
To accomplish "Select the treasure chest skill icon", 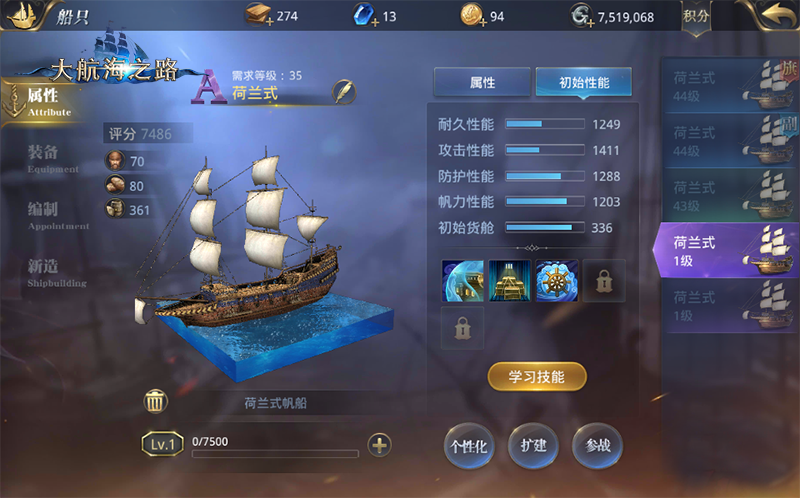I will pos(510,281).
